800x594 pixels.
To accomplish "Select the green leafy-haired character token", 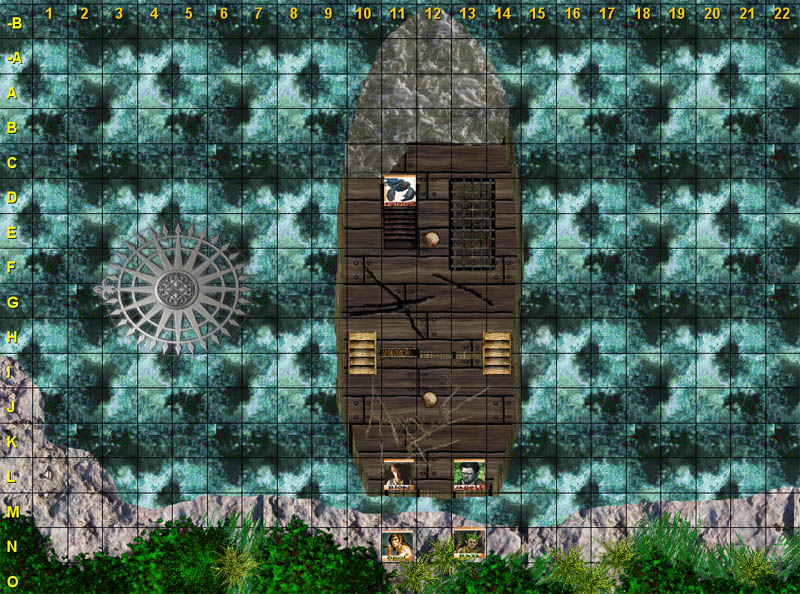I will point(469,545).
